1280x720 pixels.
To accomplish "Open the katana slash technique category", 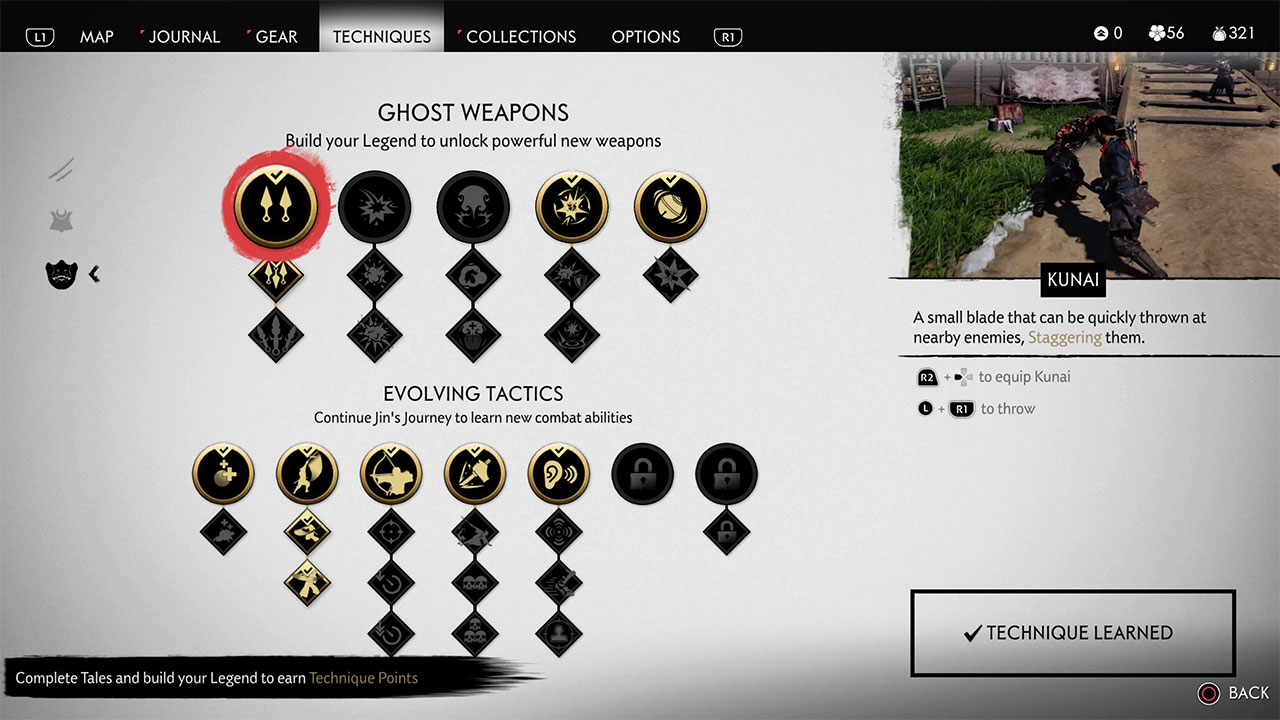I will coord(62,169).
